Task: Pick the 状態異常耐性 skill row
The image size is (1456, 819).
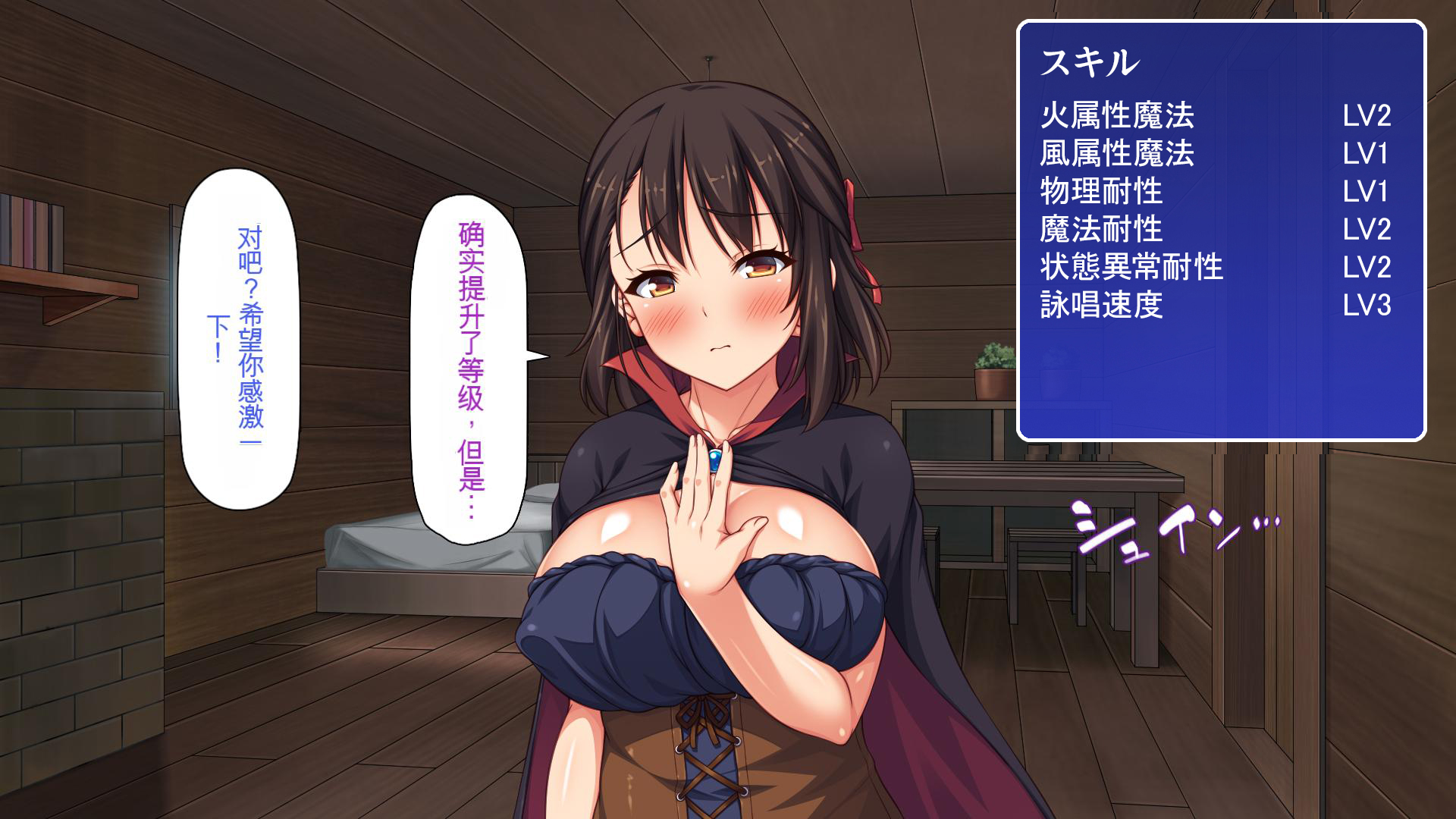Action: coord(1132,267)
